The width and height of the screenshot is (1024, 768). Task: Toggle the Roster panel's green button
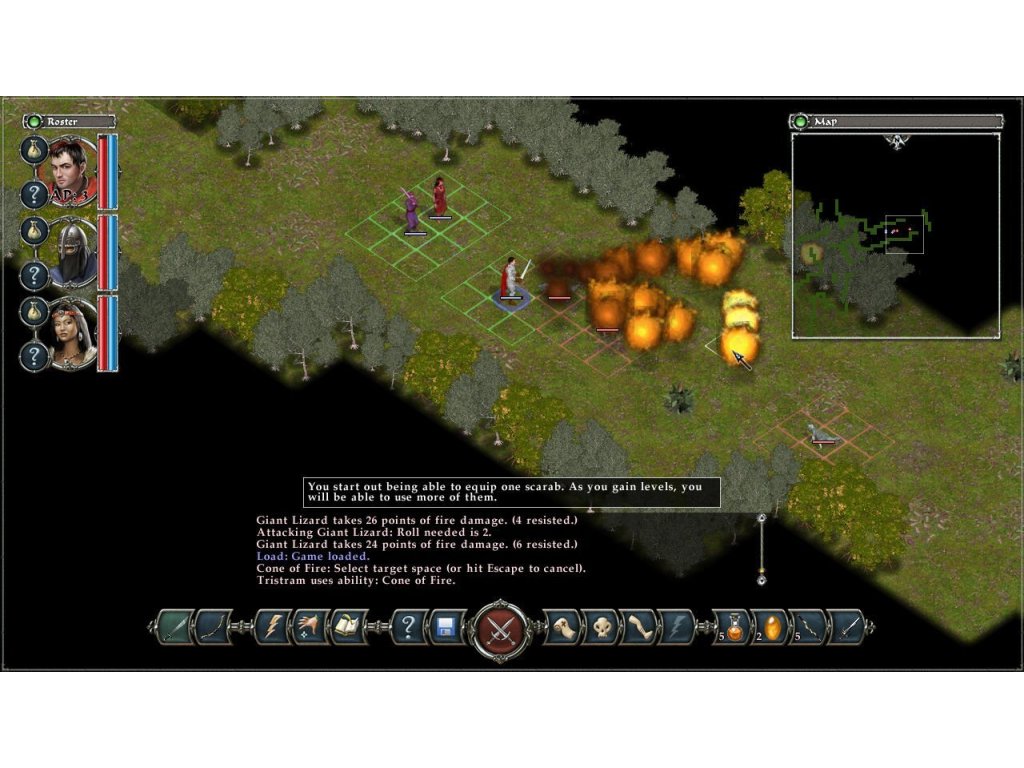click(34, 121)
